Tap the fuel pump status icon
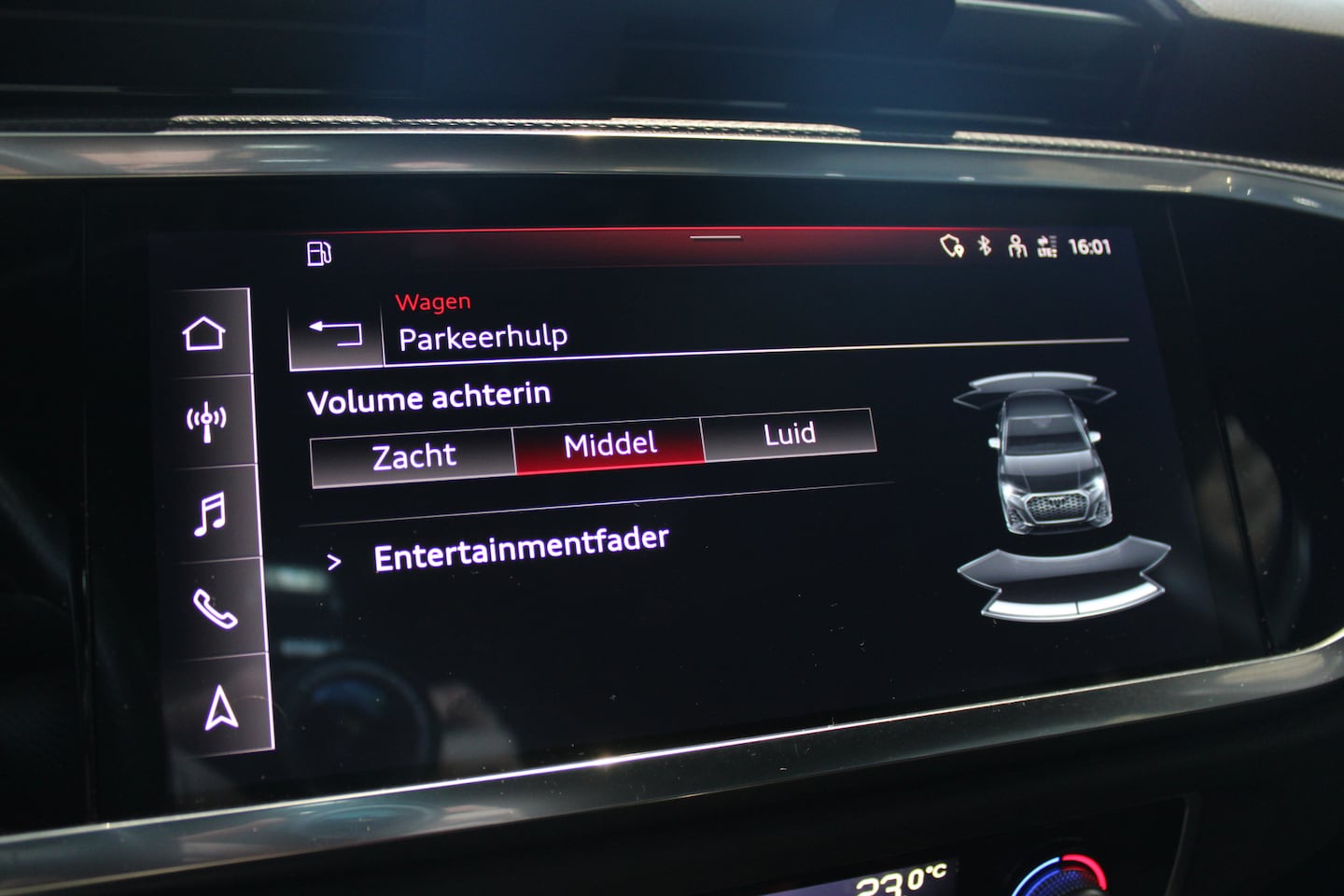 coord(319,253)
